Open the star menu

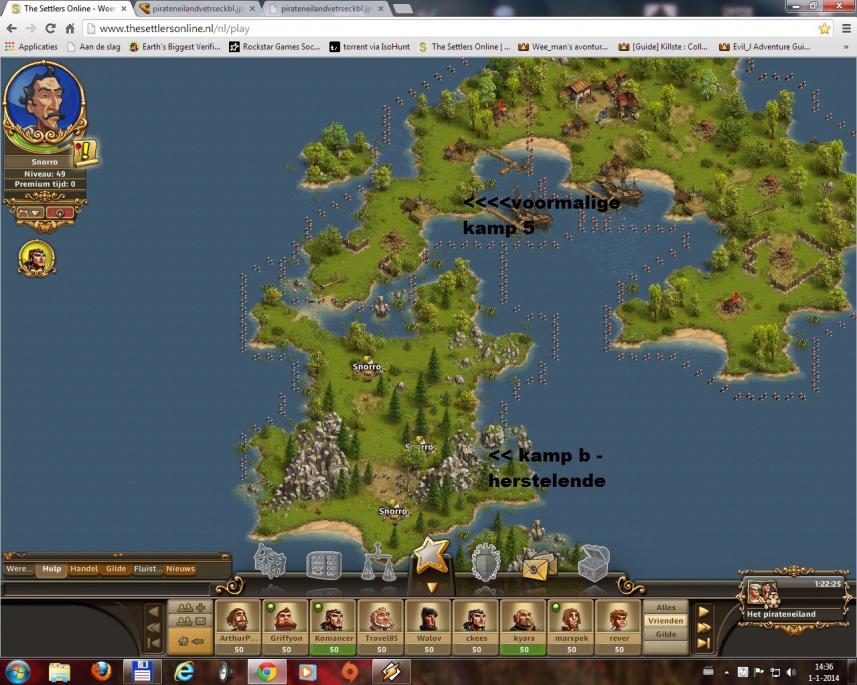(x=431, y=556)
